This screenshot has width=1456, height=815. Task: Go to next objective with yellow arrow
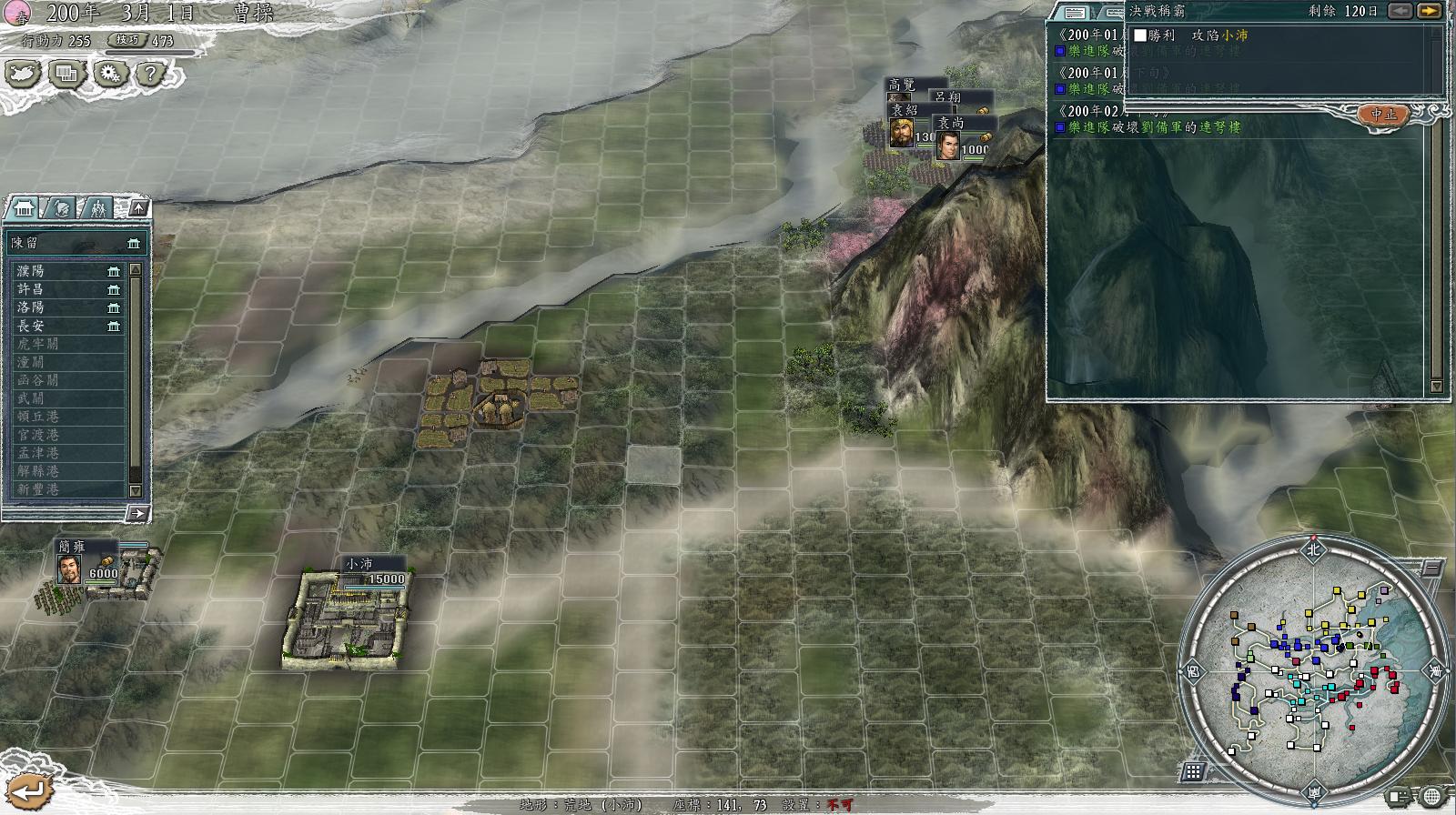click(x=1430, y=11)
